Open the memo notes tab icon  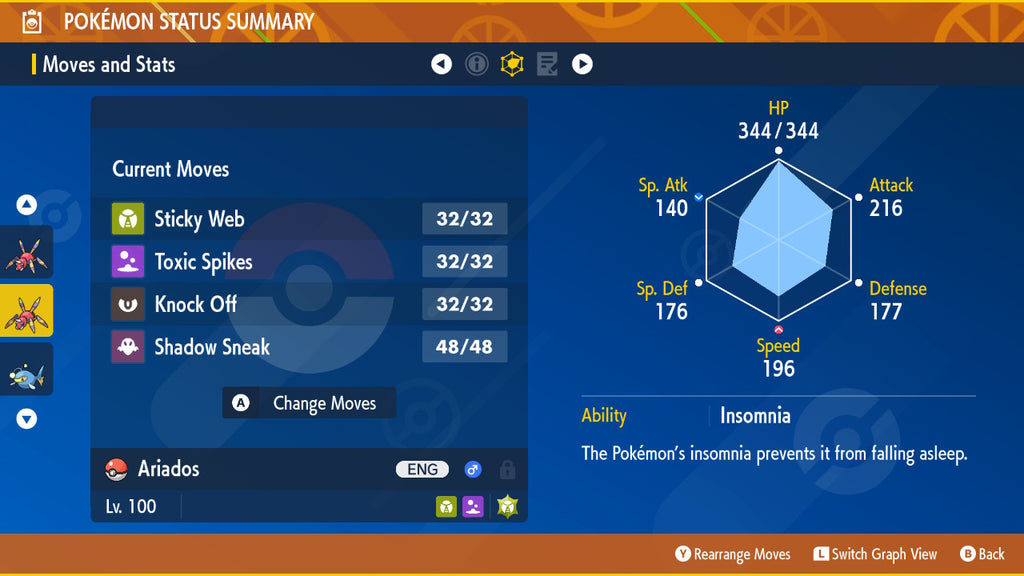[547, 65]
